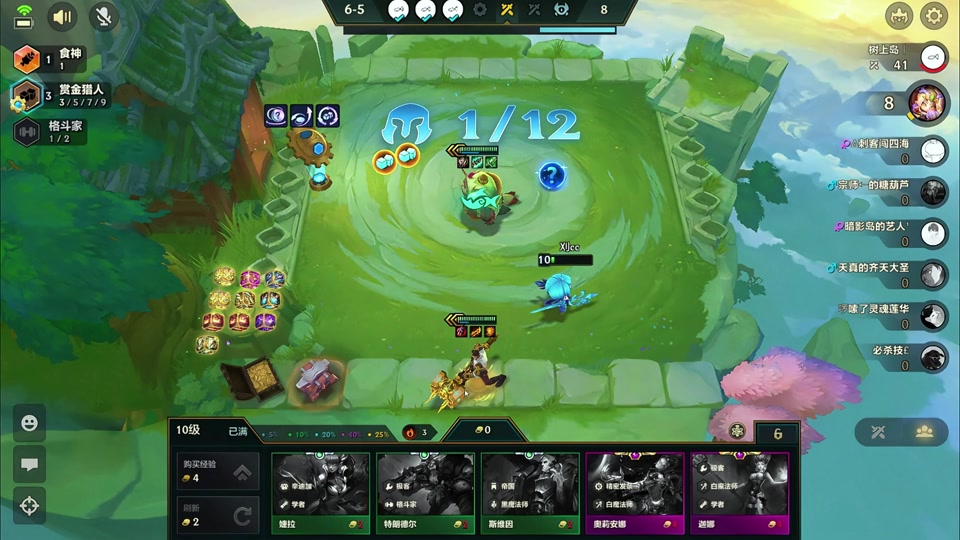Pick the 迦娜 champion card
The height and width of the screenshot is (540, 960).
[739, 495]
